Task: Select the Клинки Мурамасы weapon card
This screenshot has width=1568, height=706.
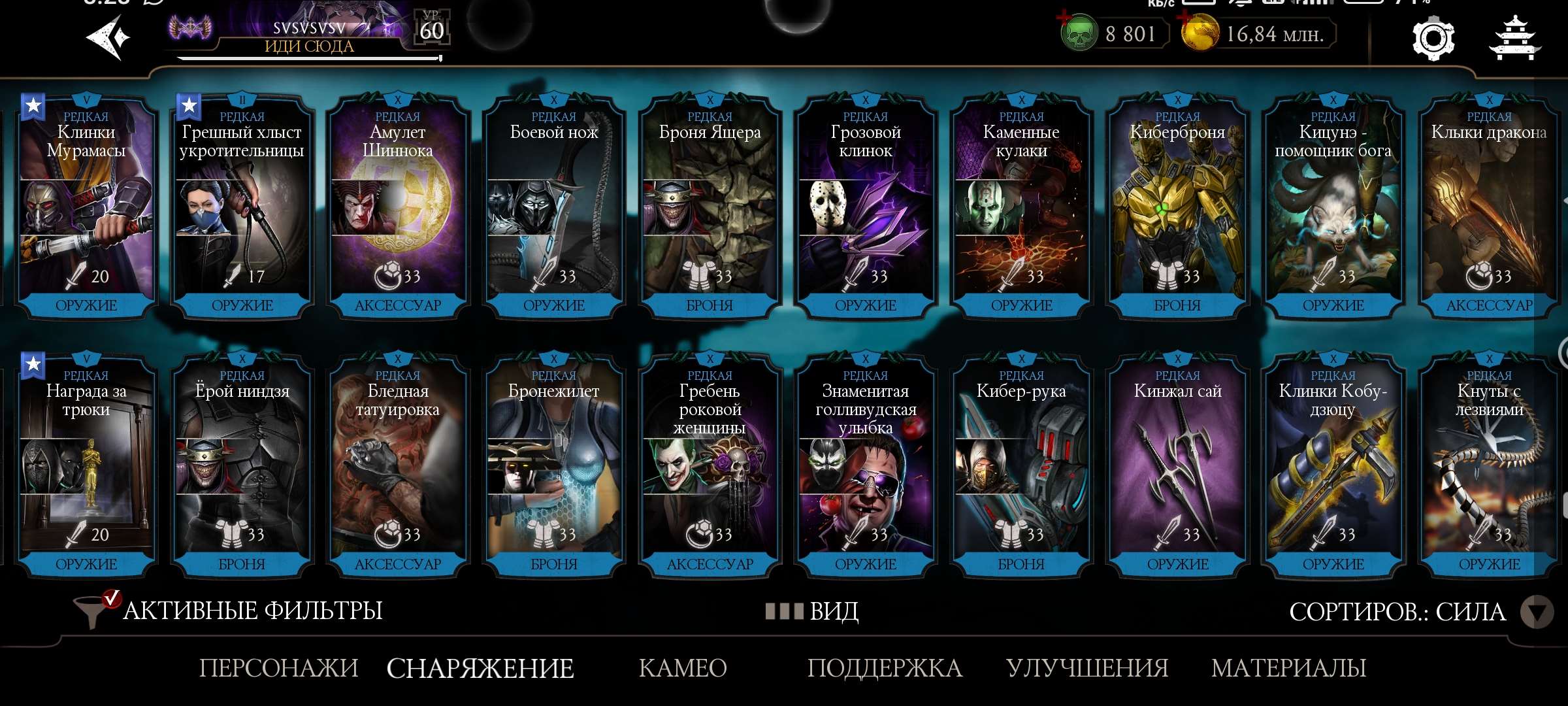Action: pos(86,206)
